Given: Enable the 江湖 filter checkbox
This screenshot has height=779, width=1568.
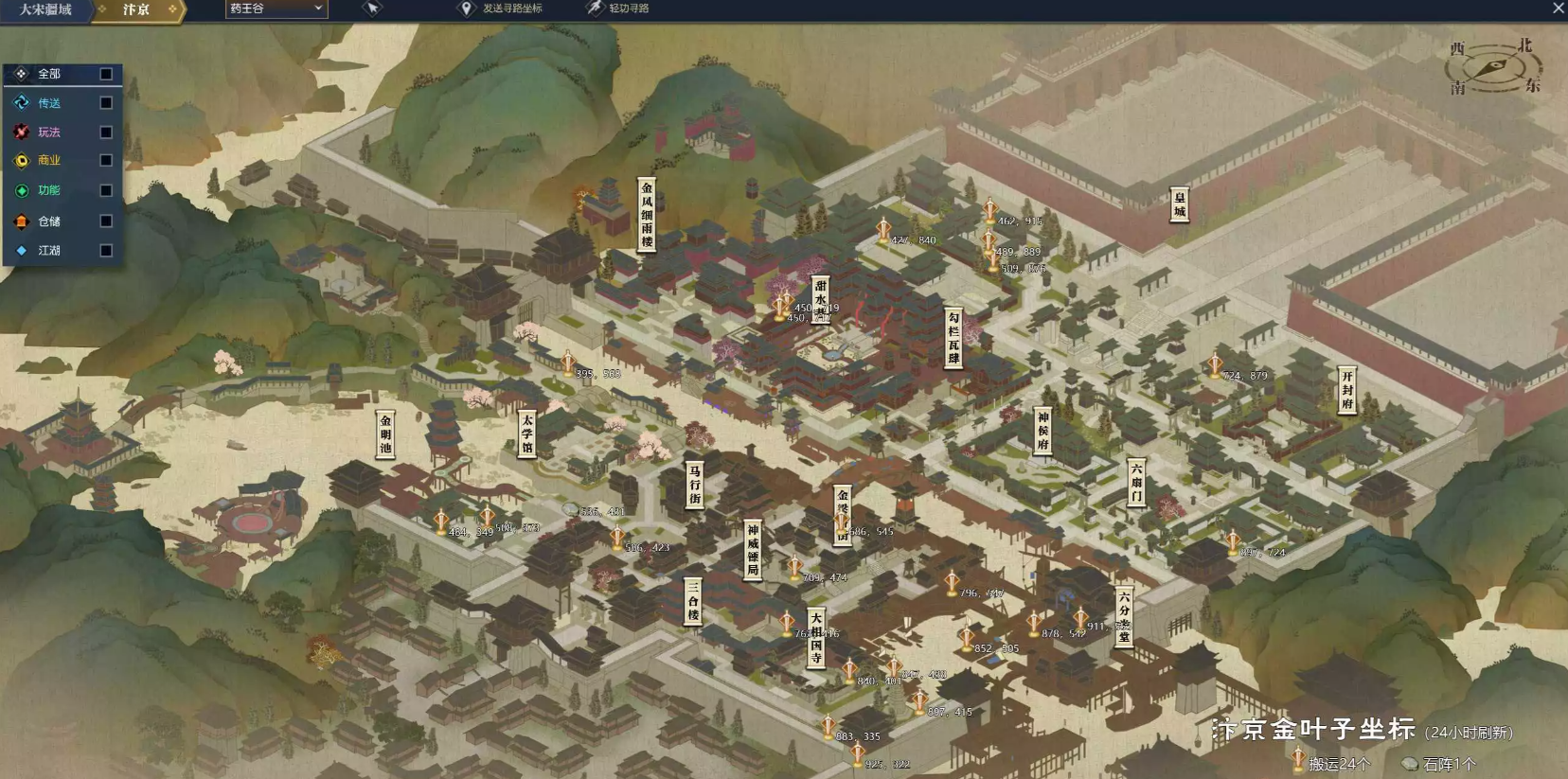Looking at the screenshot, I should click(106, 251).
